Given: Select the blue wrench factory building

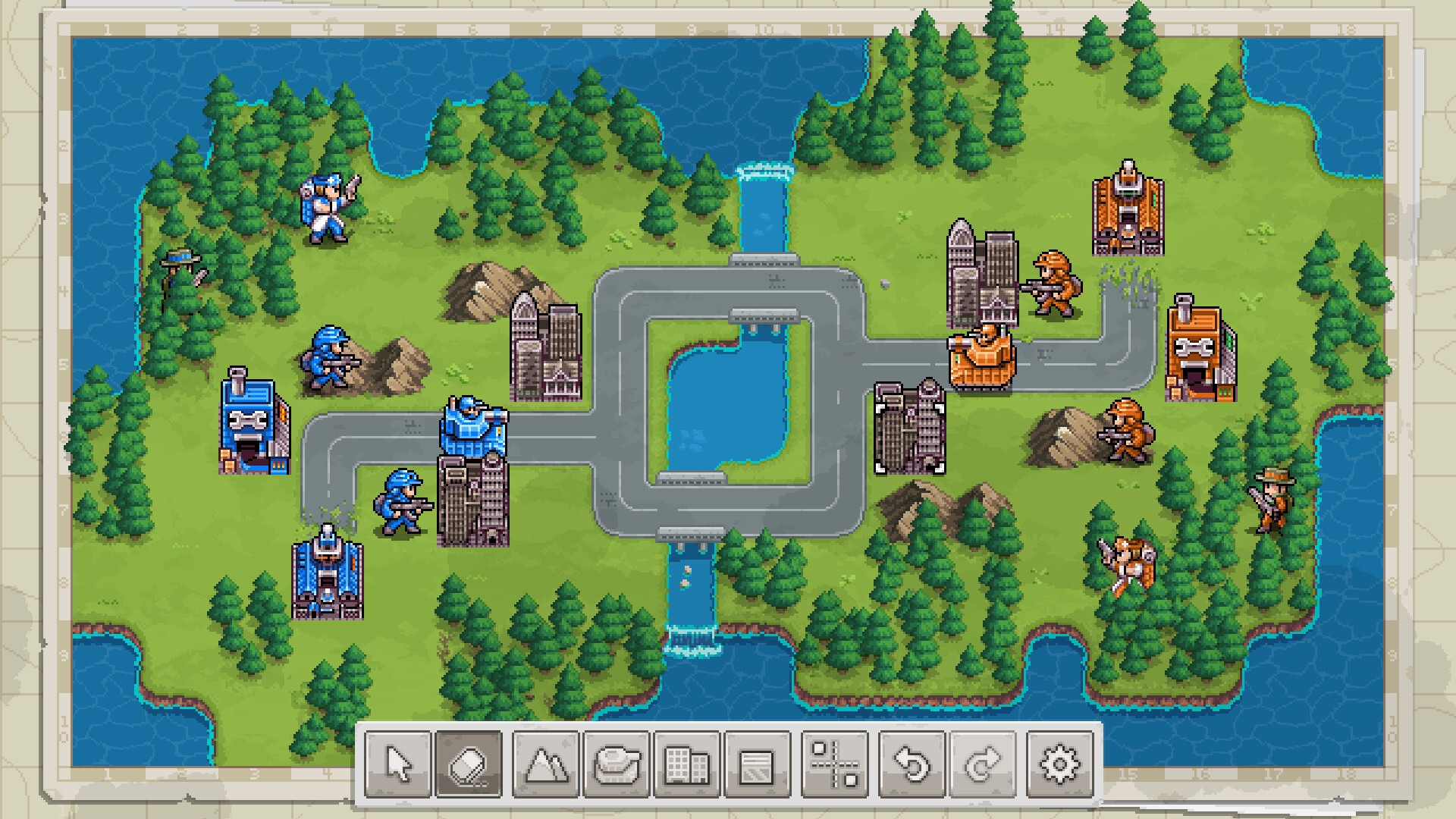Looking at the screenshot, I should point(253,425).
